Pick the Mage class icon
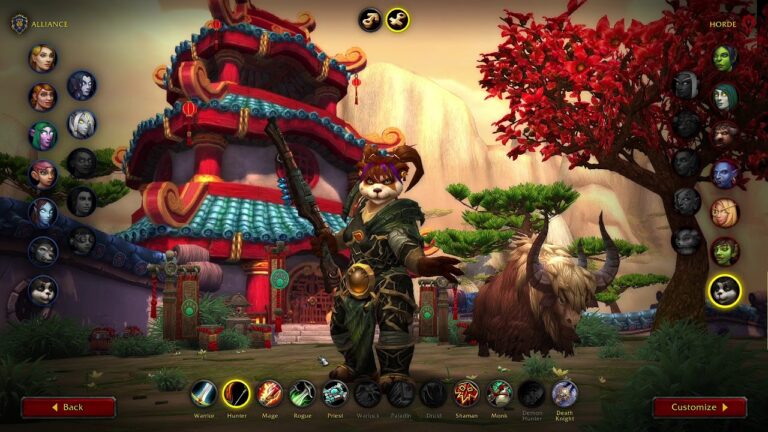Screen dimensions: 768x432 tap(269, 393)
